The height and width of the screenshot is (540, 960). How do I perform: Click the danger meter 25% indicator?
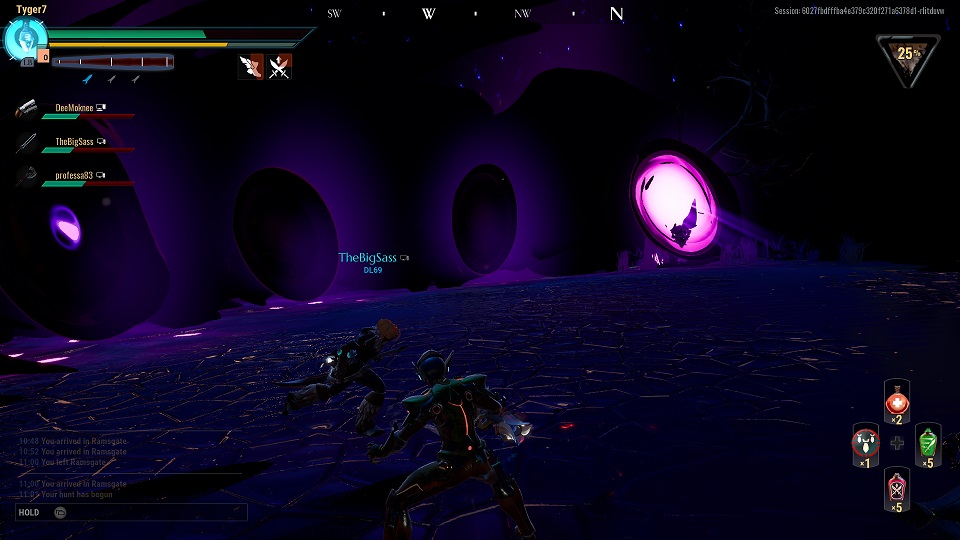click(907, 57)
